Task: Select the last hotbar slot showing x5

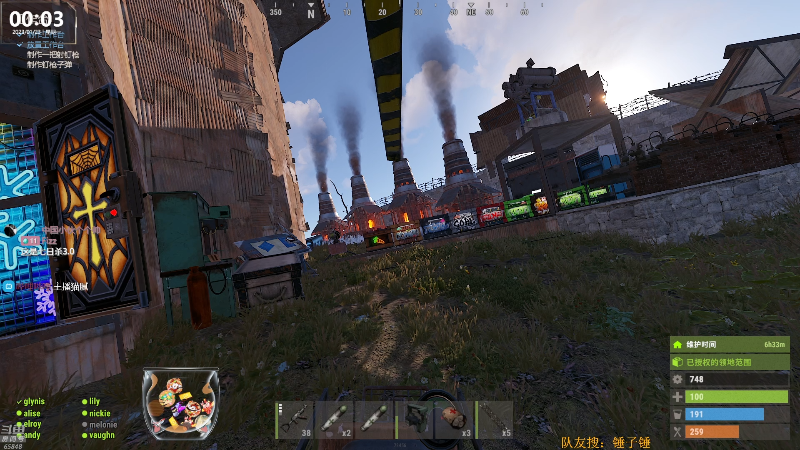Action: point(494,419)
